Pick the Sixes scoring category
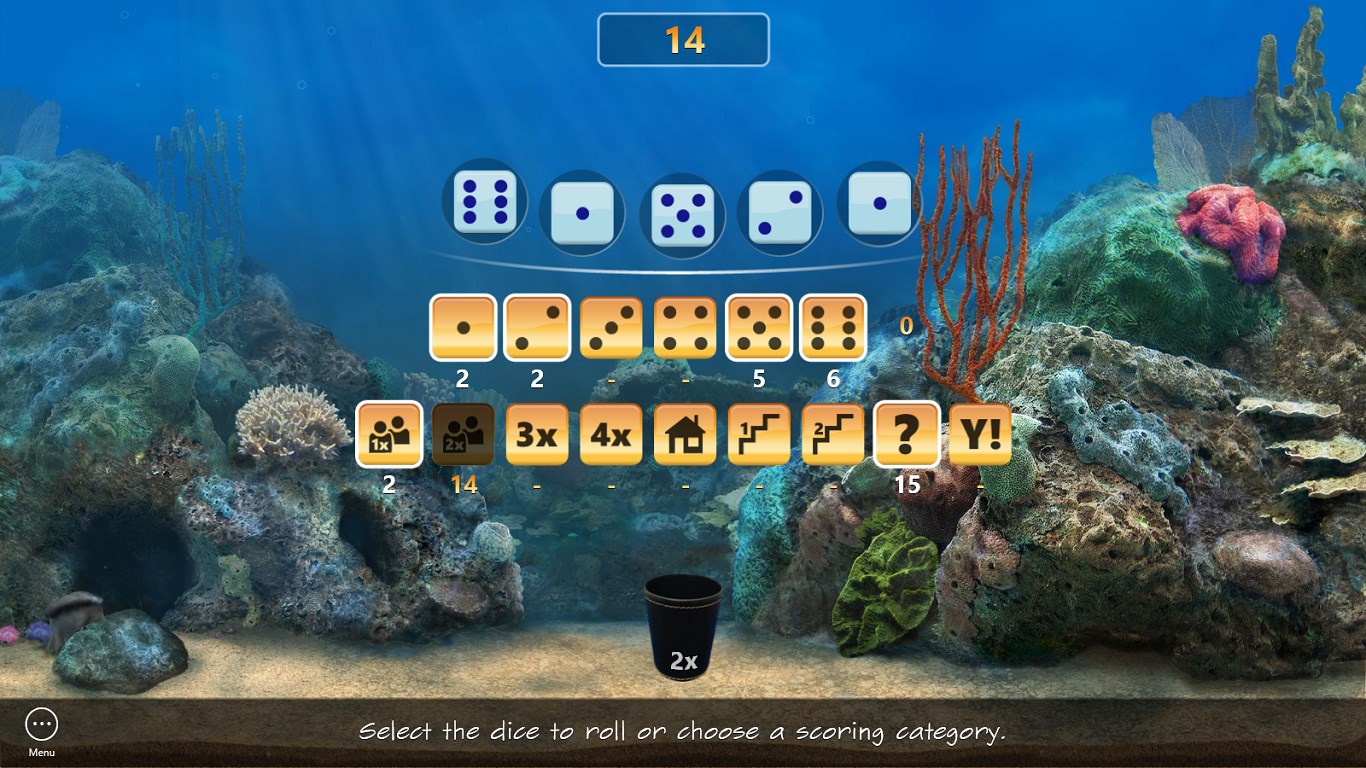Viewport: 1366px width, 768px height. [833, 327]
